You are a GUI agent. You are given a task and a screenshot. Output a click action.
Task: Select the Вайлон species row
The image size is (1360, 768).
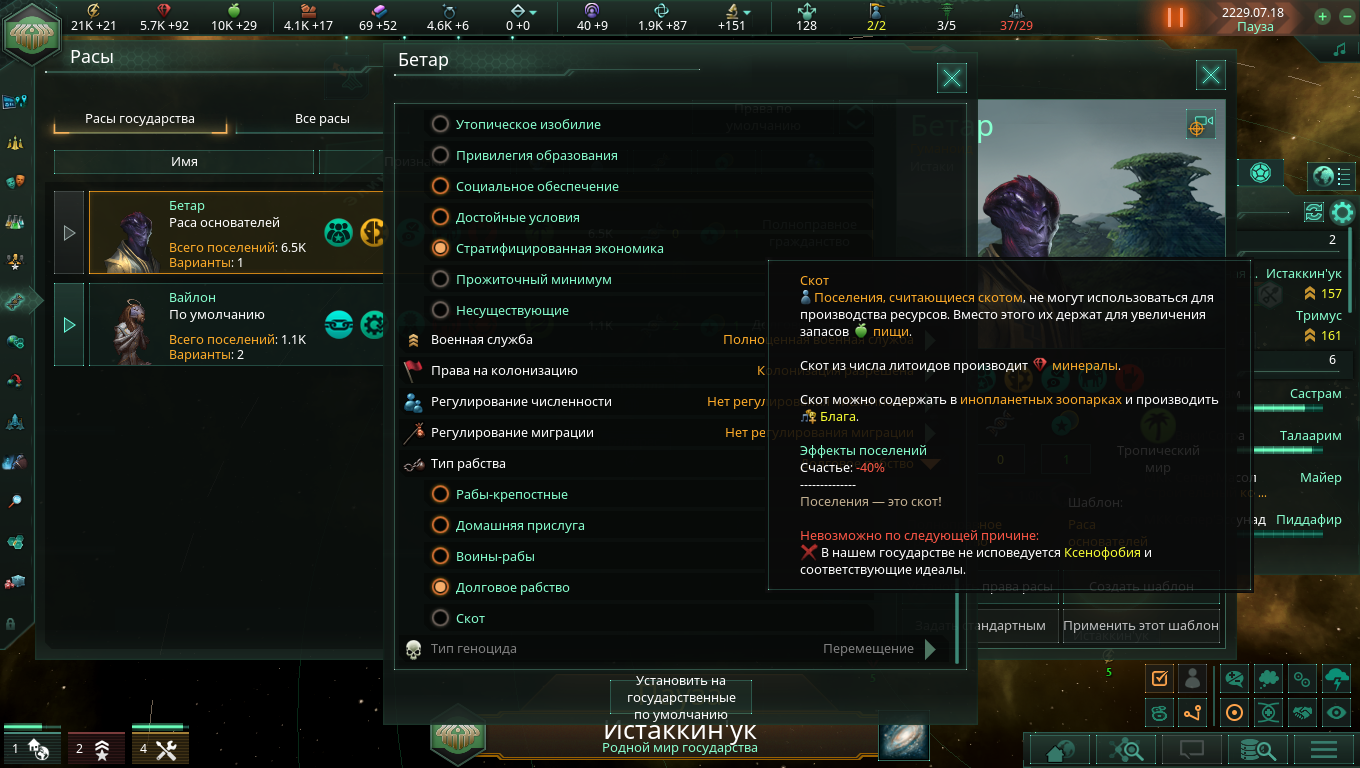(x=236, y=325)
